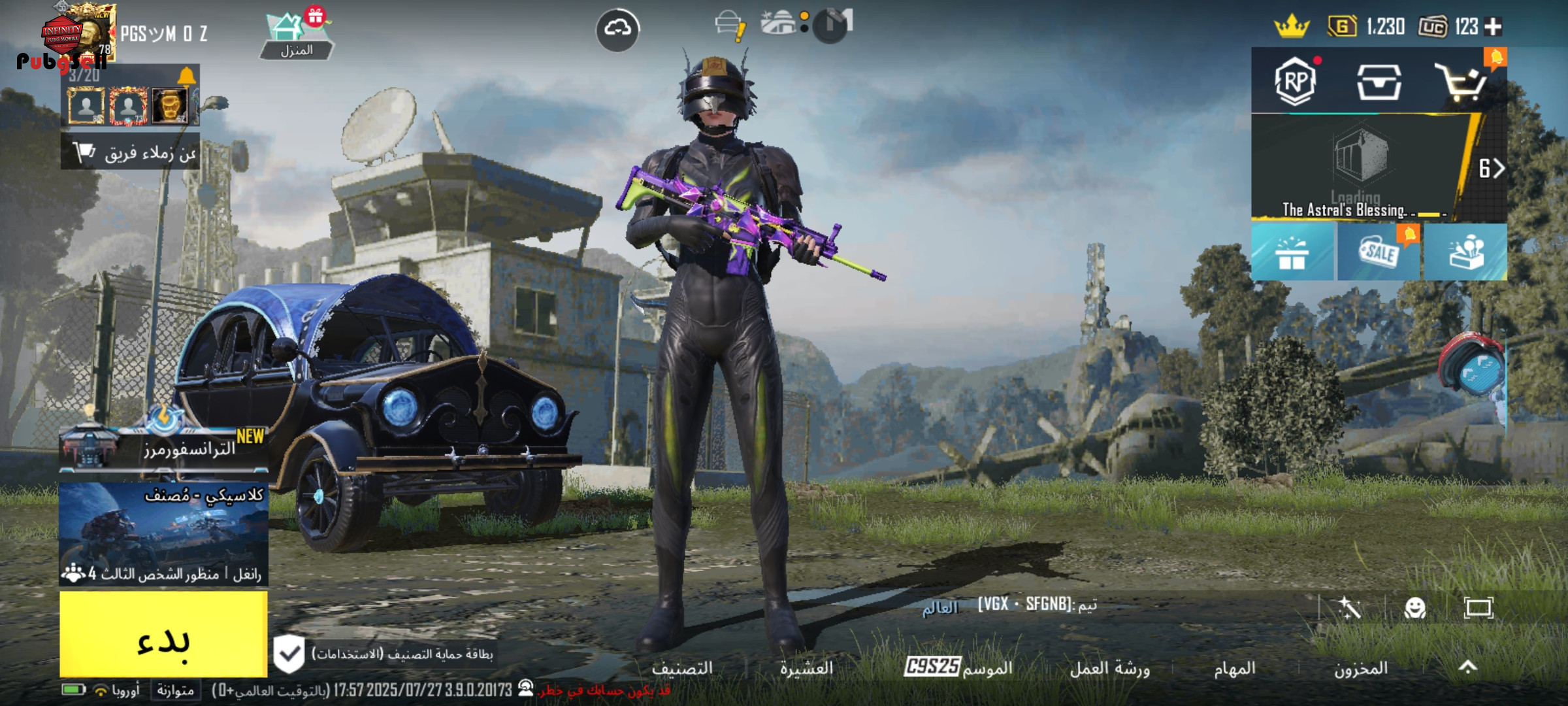Open the SALE offers tile
This screenshot has width=1568, height=706.
coord(1379,253)
